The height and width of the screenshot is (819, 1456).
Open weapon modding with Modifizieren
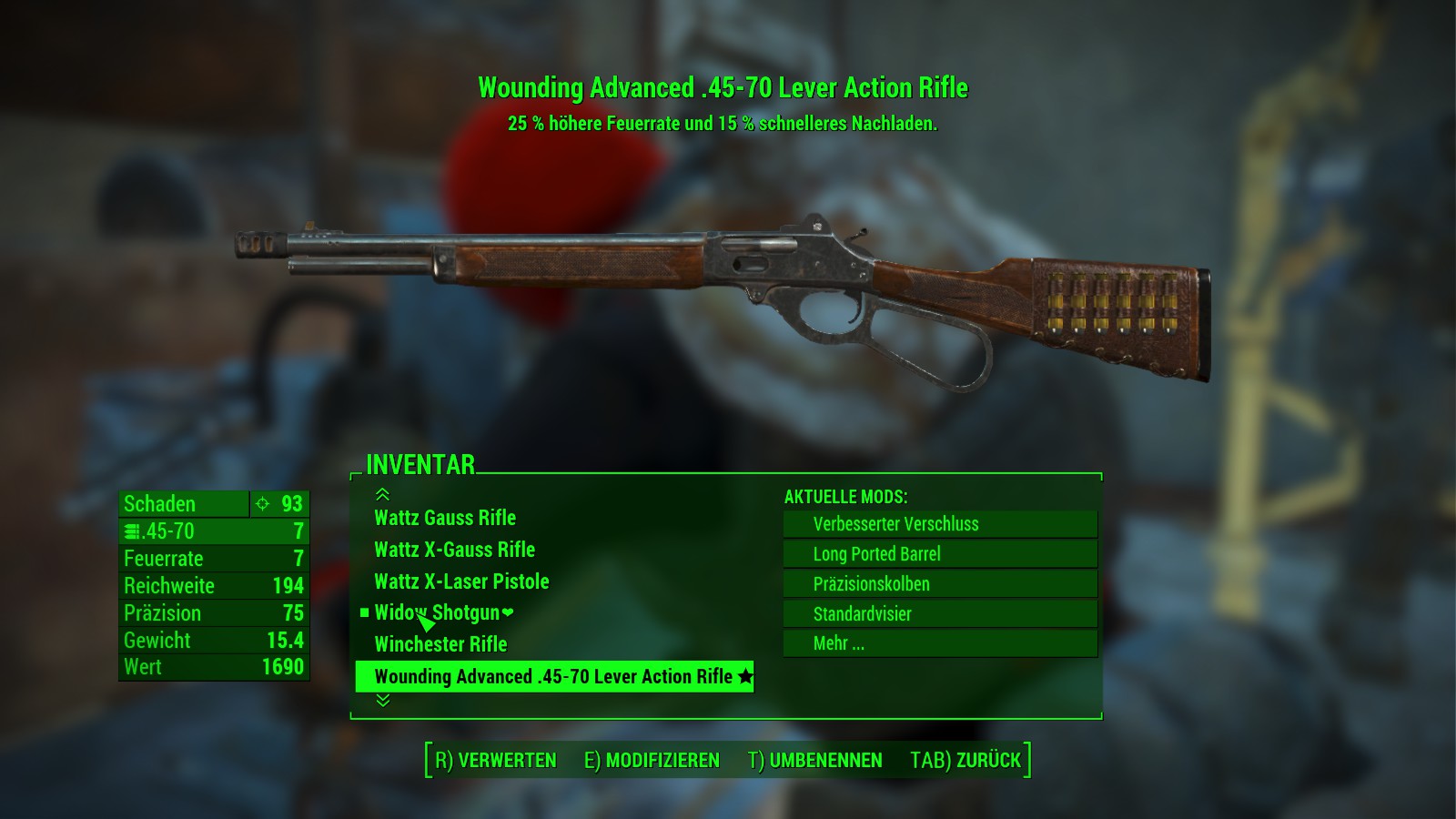[x=652, y=761]
